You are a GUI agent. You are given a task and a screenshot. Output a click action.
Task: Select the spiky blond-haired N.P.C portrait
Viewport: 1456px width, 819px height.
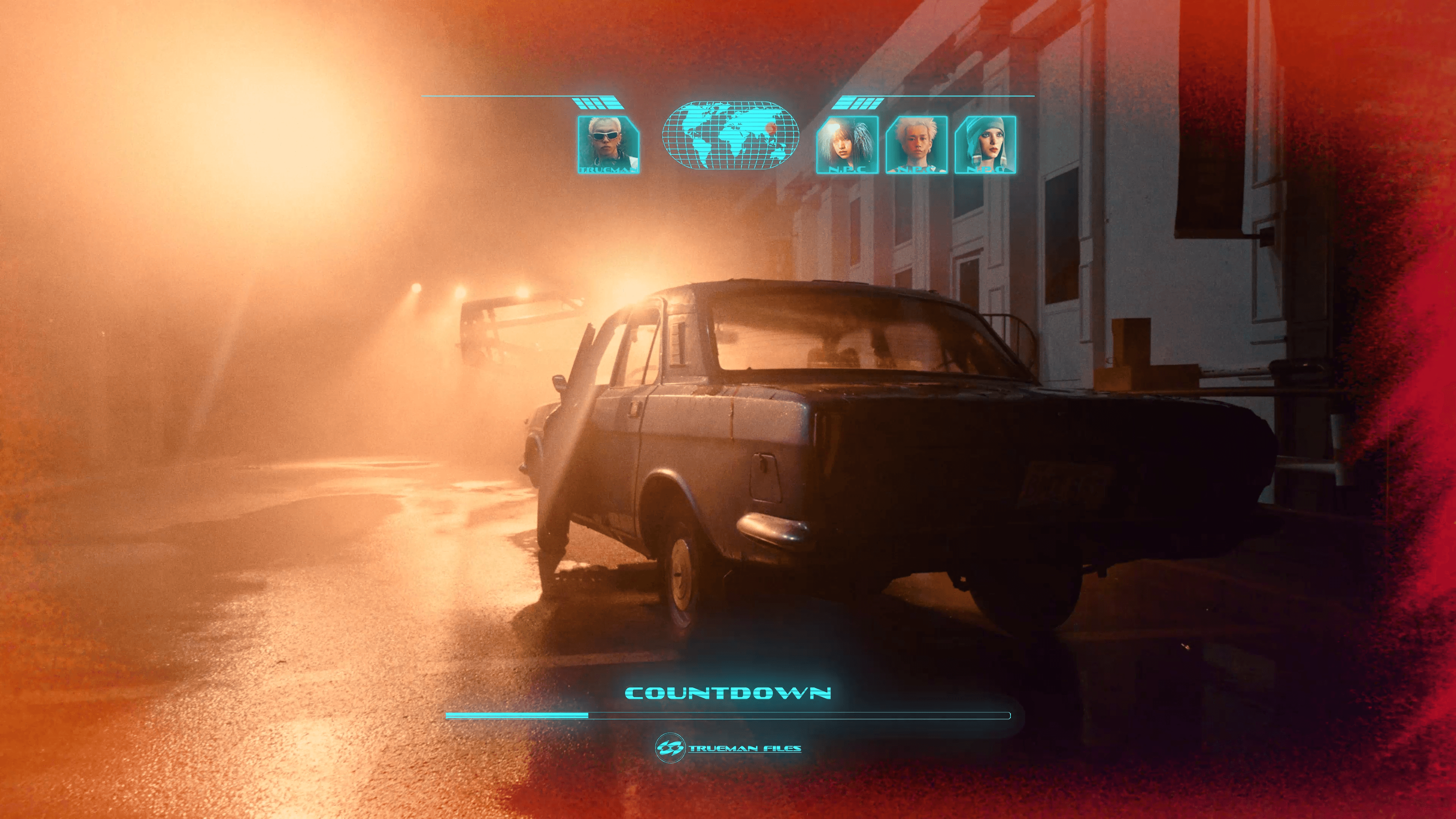click(916, 144)
